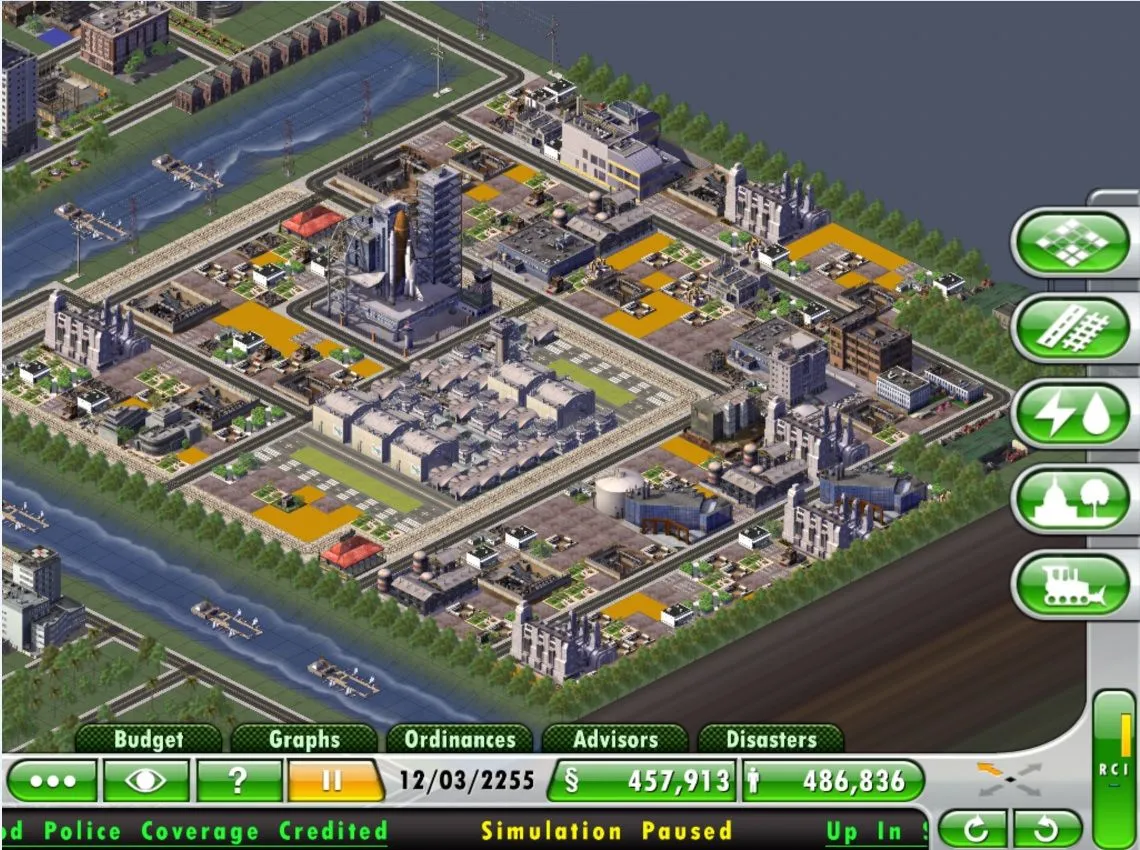This screenshot has height=850, width=1140.
Task: Open the power and water utilities tool
Action: [x=1070, y=415]
